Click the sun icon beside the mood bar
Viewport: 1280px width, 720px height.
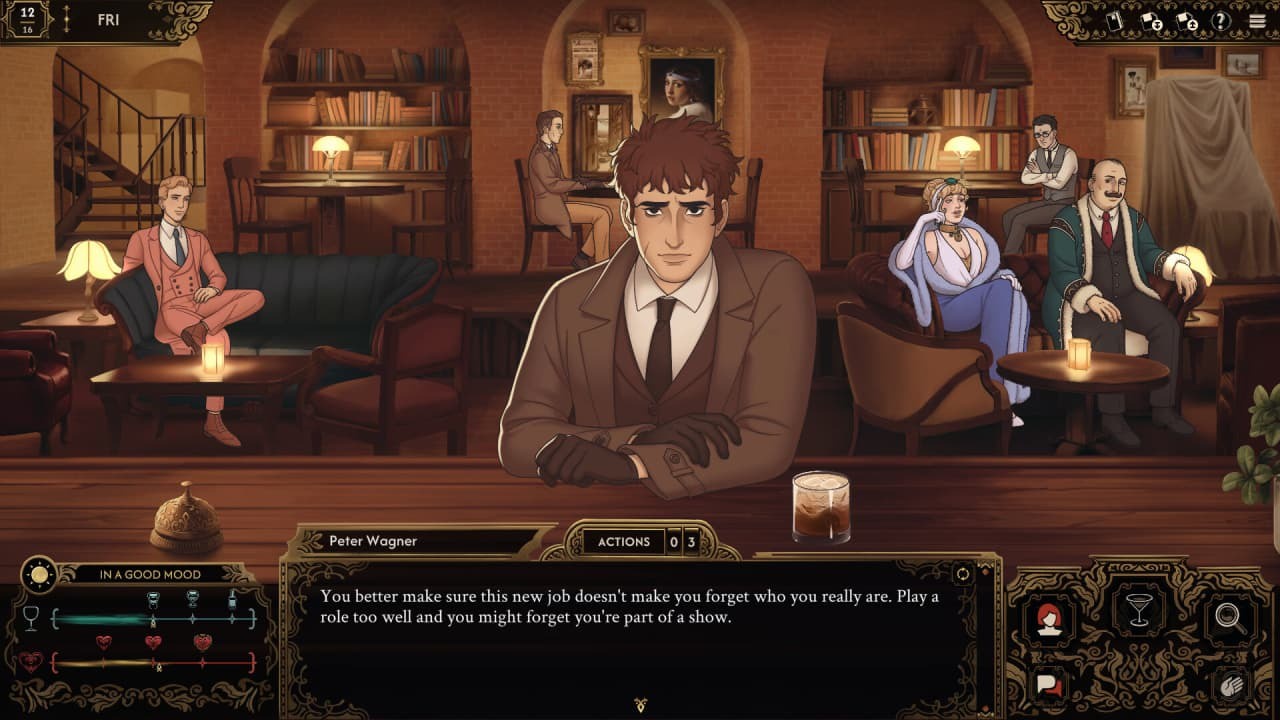(39, 573)
